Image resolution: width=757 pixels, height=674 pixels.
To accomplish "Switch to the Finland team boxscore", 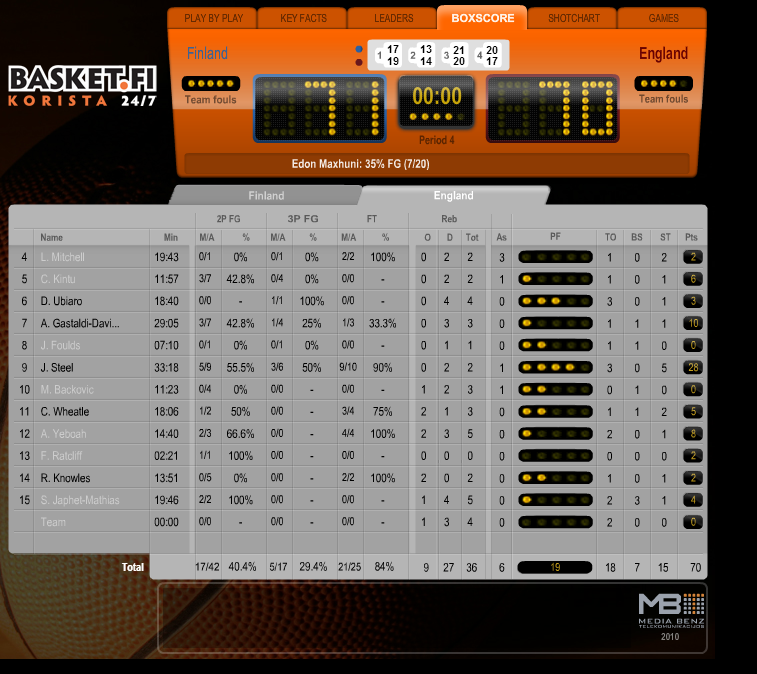I will tap(266, 196).
